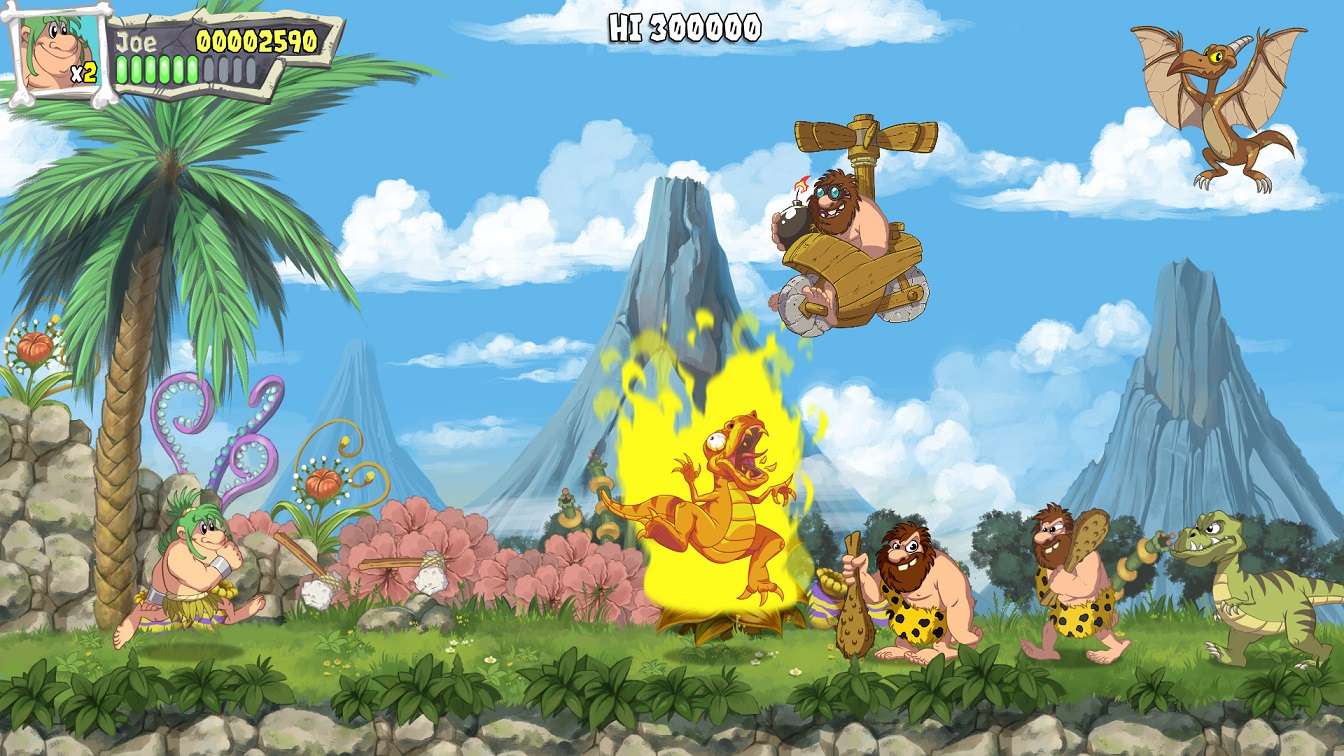Click the Joe name label
Viewport: 1344px width, 756px height.
135,42
